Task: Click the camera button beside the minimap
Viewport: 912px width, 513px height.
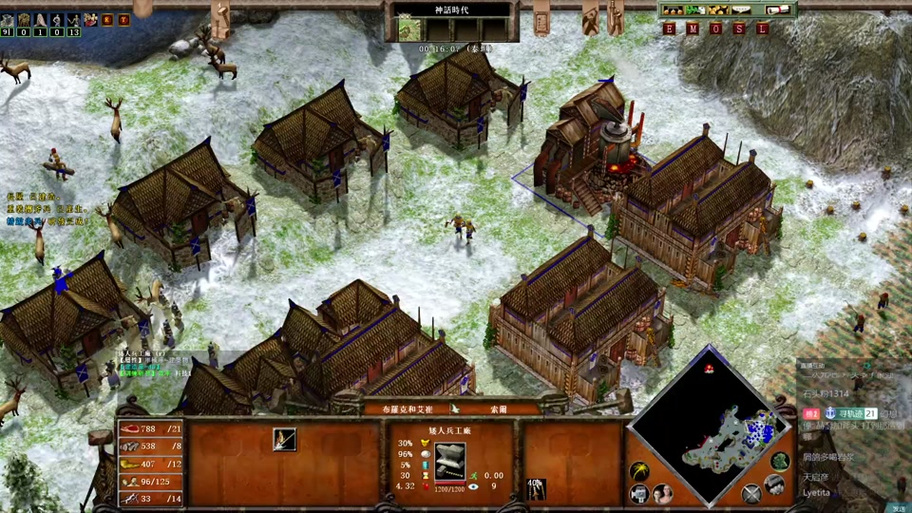Action: [639, 493]
